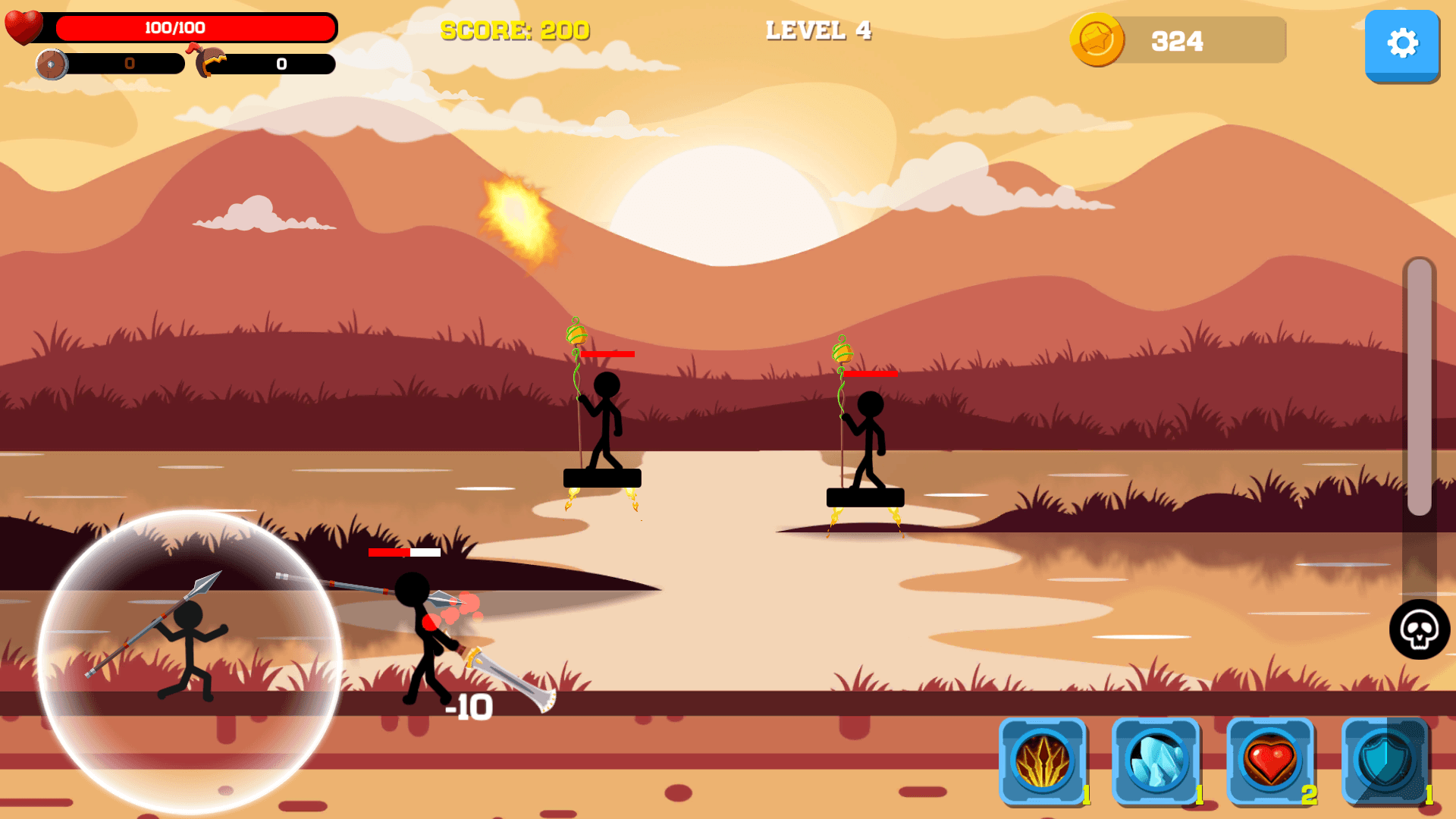Use the heart health potion skill
Viewport: 1456px width, 819px height.
tap(1272, 764)
